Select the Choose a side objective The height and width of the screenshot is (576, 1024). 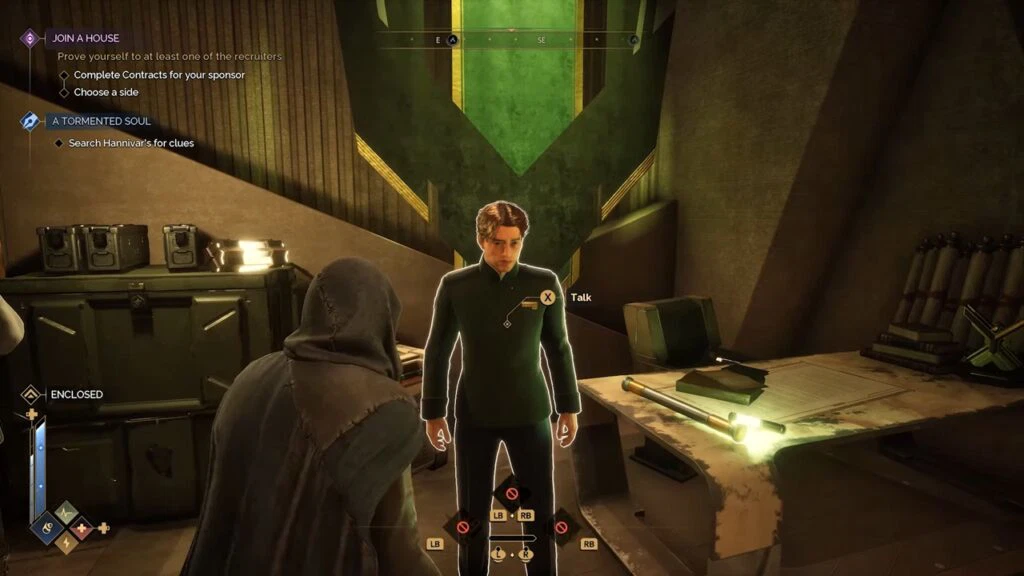[x=105, y=92]
